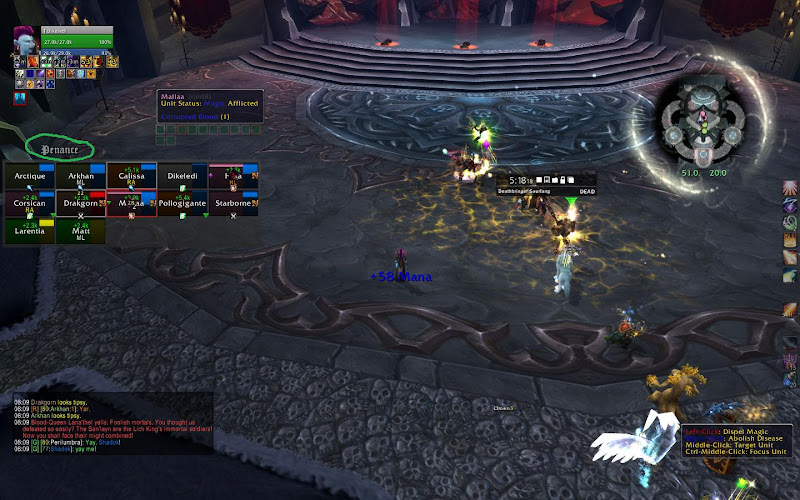Screen dimensions: 800x500
Task: Select the Pollogigante raid frame
Action: (x=183, y=204)
